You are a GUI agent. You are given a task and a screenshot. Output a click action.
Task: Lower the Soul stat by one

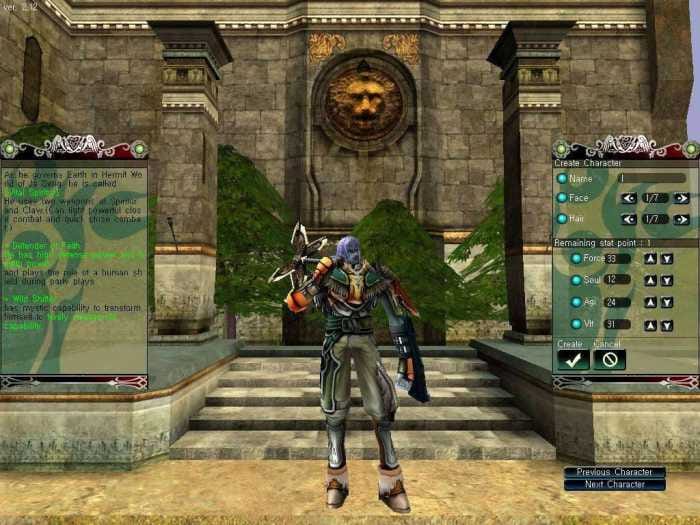pos(667,280)
